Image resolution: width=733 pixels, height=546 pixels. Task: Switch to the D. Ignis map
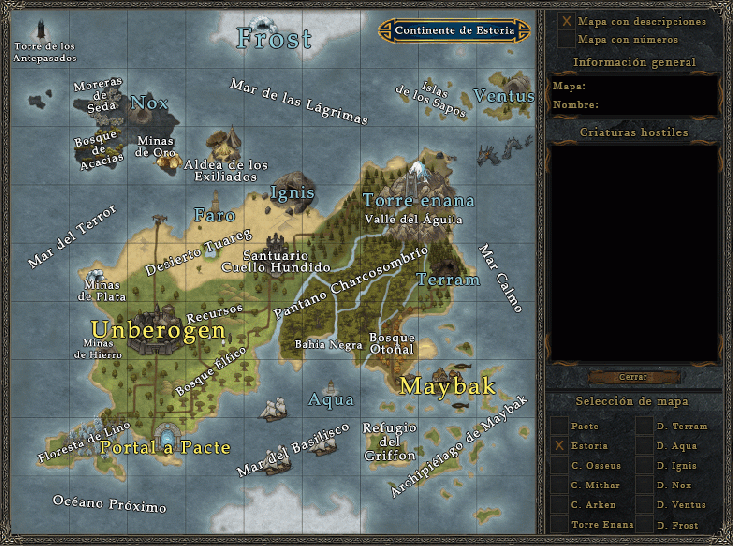click(x=645, y=466)
